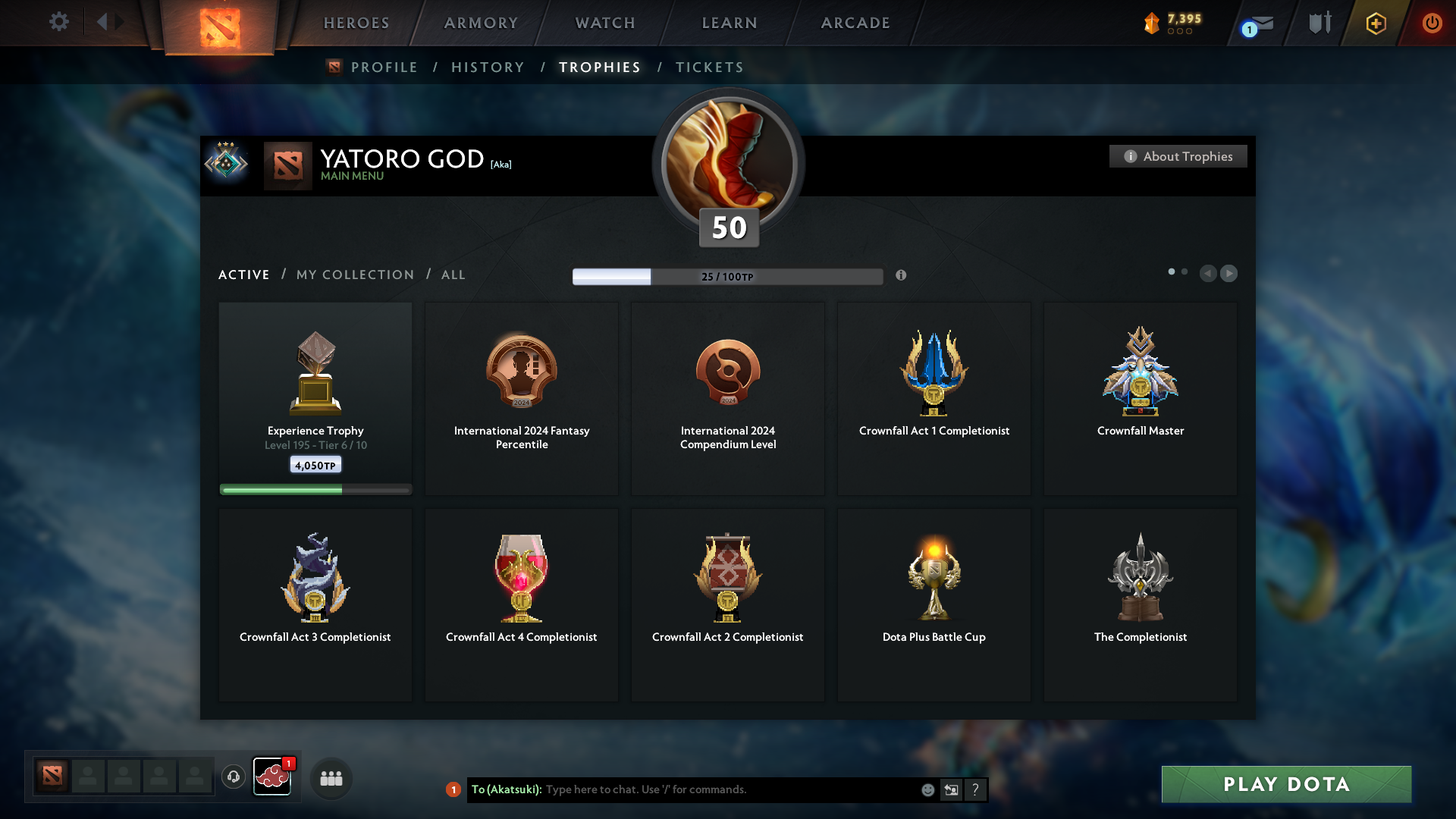Click the 25/100TP progress bar
Viewport: 1456px width, 819px height.
point(727,276)
